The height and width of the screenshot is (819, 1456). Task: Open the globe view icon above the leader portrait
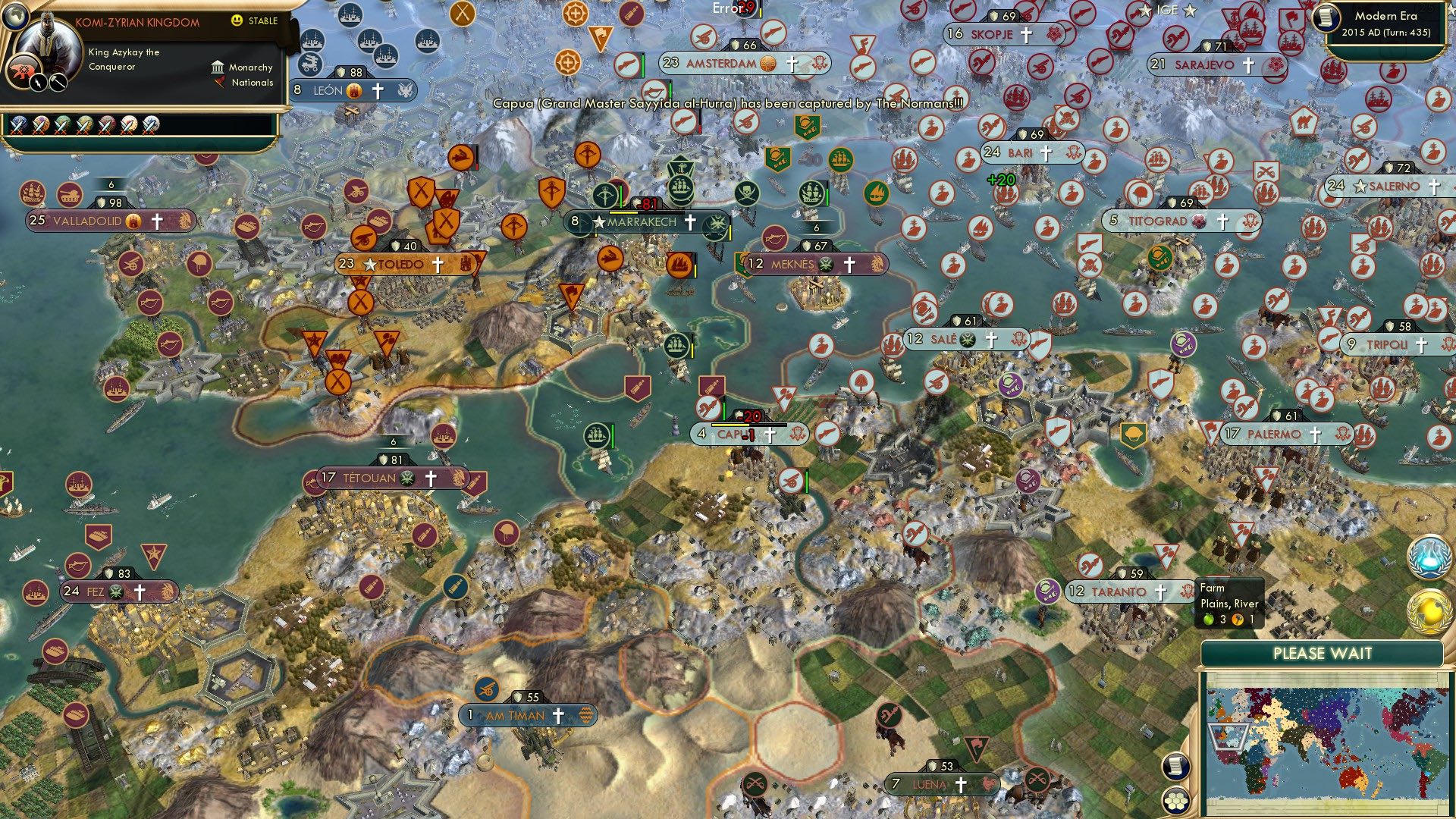click(15, 17)
